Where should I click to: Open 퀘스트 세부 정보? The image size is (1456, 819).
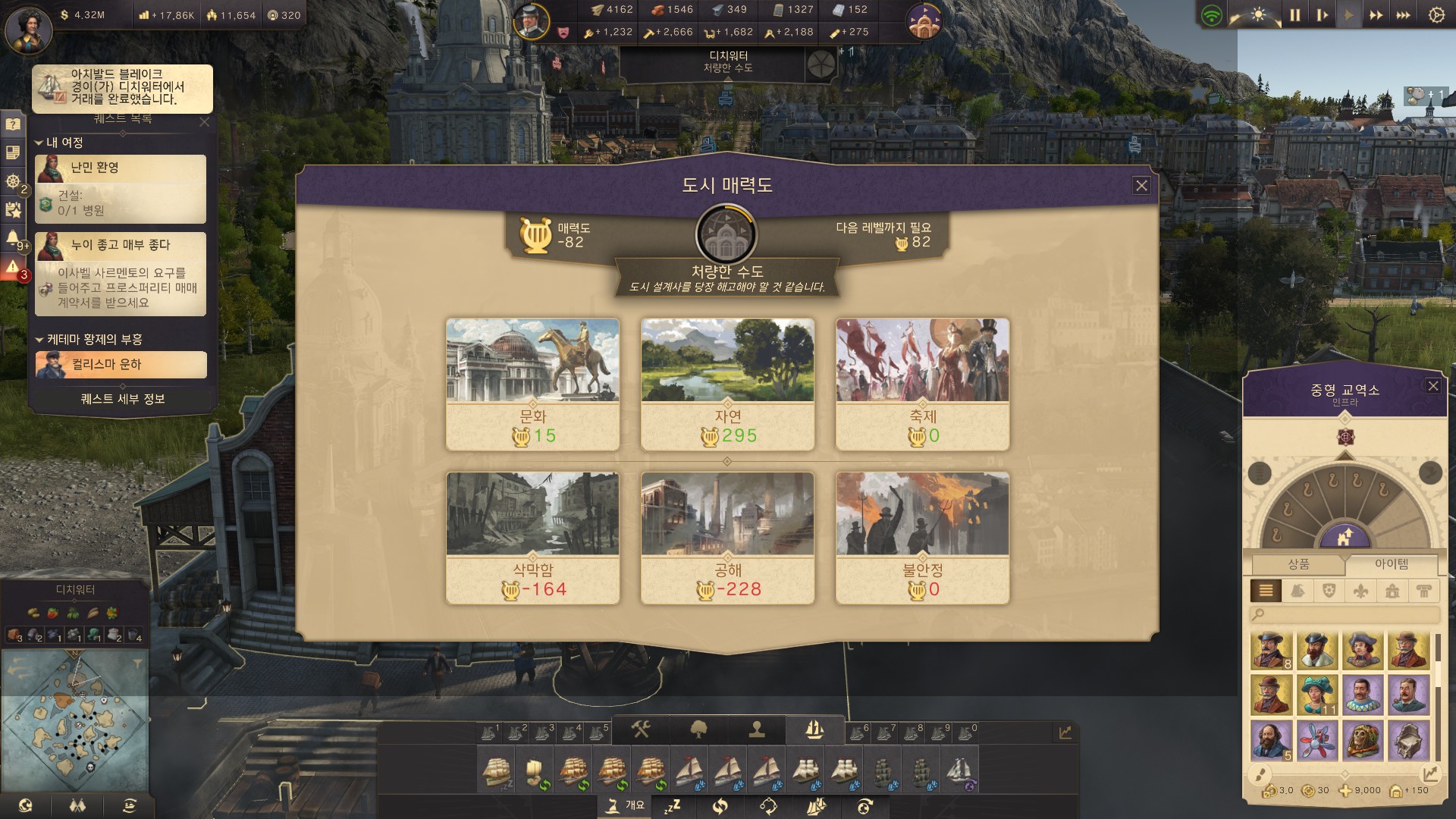(123, 399)
